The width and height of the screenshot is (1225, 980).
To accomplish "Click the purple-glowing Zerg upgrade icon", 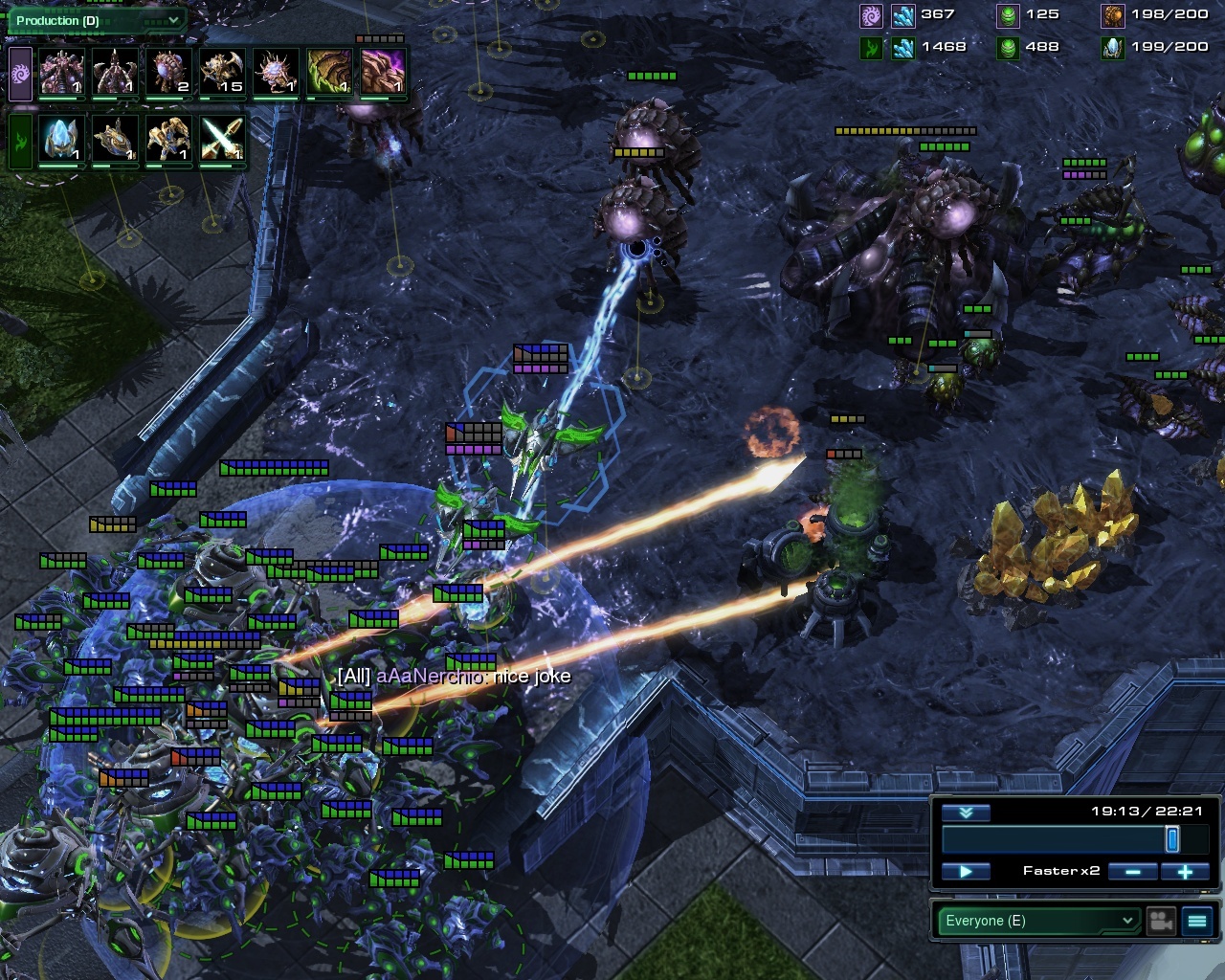I will (x=382, y=73).
